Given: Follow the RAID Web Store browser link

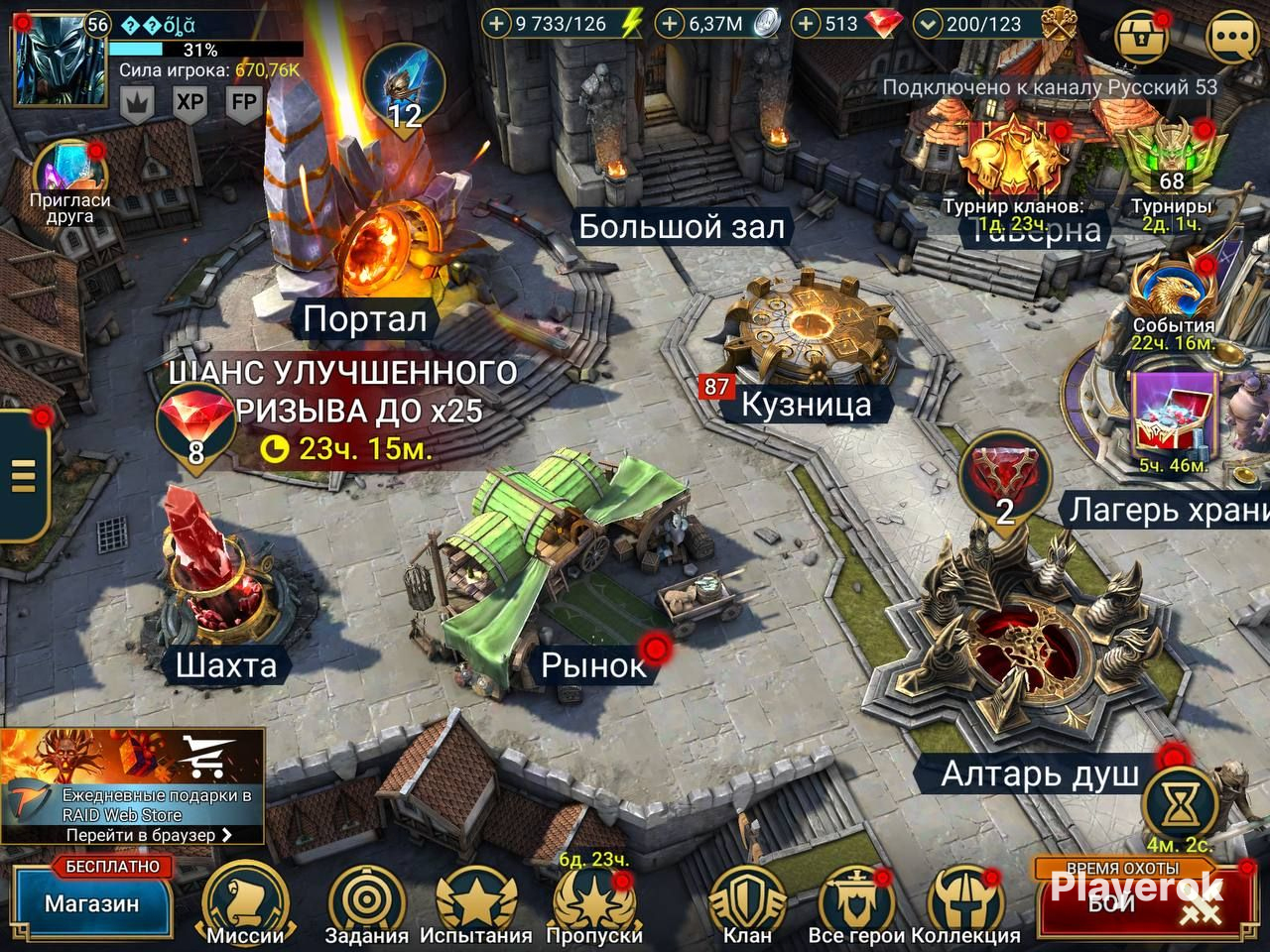Looking at the screenshot, I should [149, 835].
